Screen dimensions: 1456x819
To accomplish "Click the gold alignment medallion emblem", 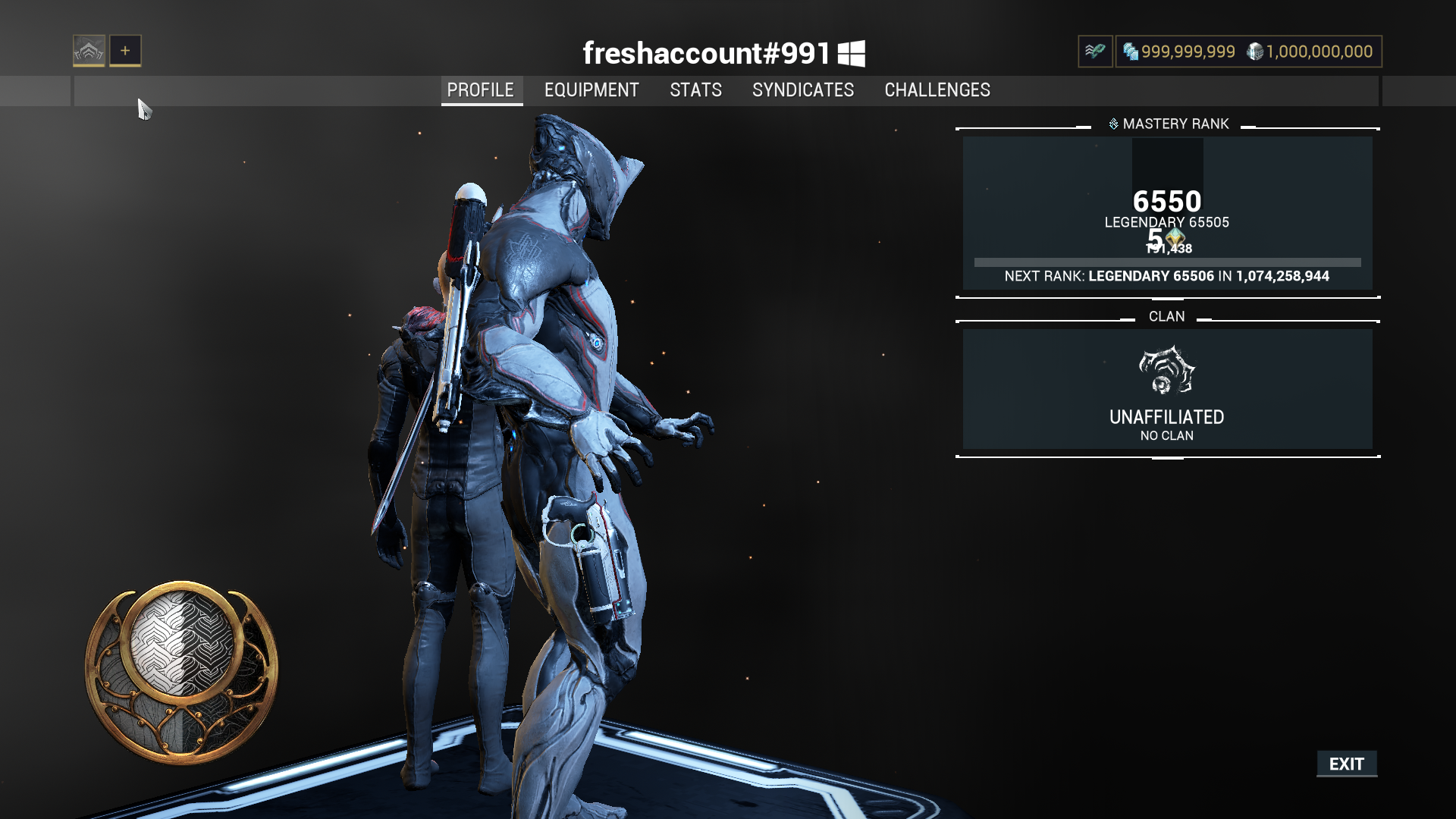I will [181, 672].
